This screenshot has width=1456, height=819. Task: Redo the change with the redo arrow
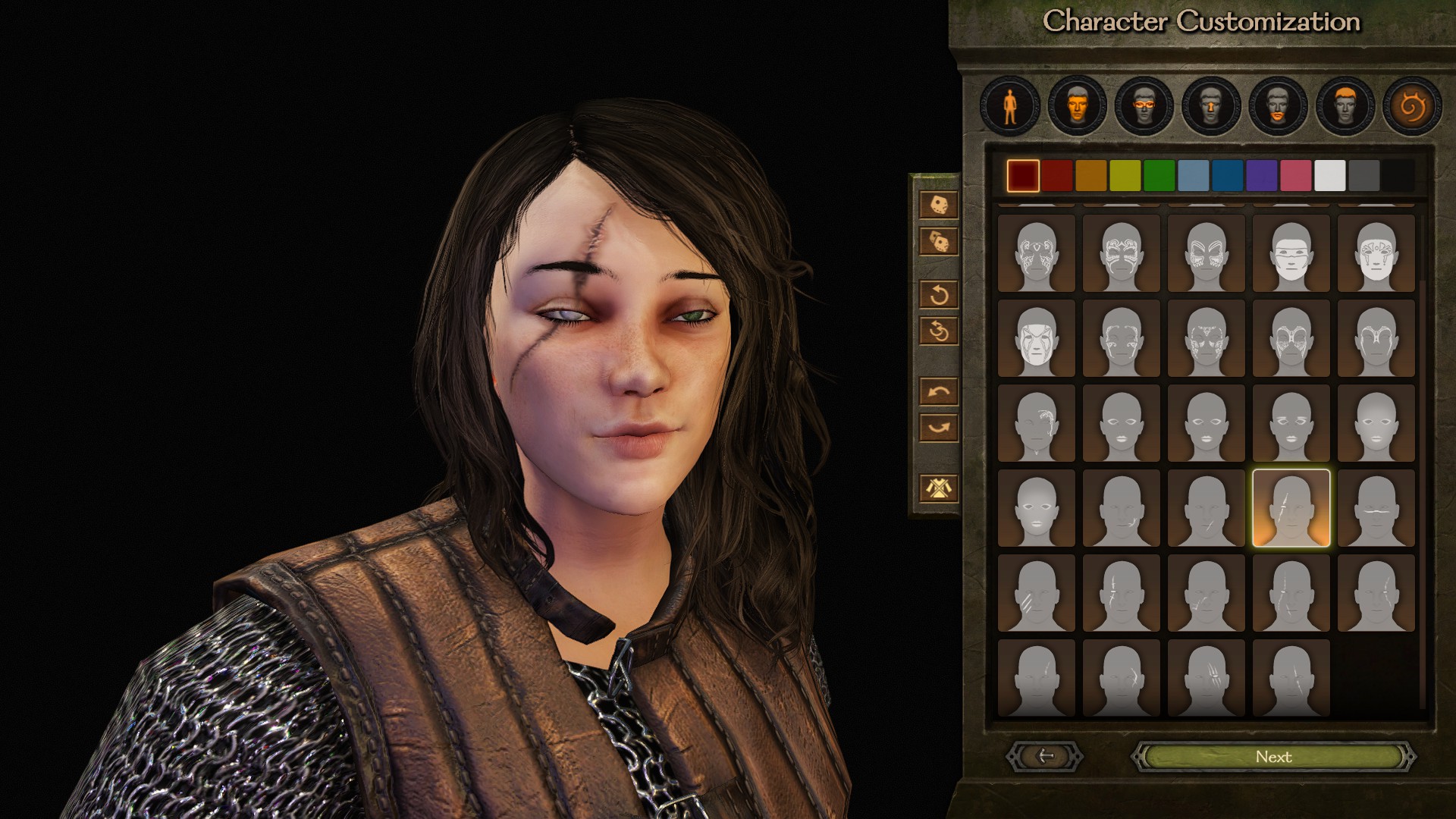pyautogui.click(x=938, y=428)
